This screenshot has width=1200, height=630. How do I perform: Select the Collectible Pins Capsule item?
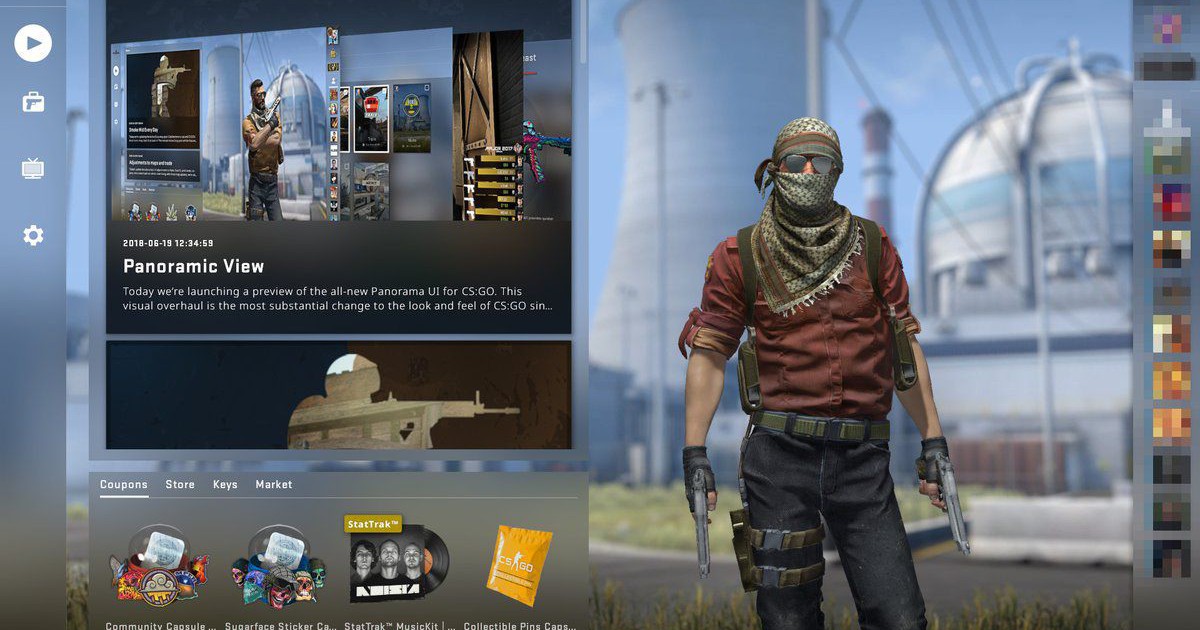pos(518,567)
